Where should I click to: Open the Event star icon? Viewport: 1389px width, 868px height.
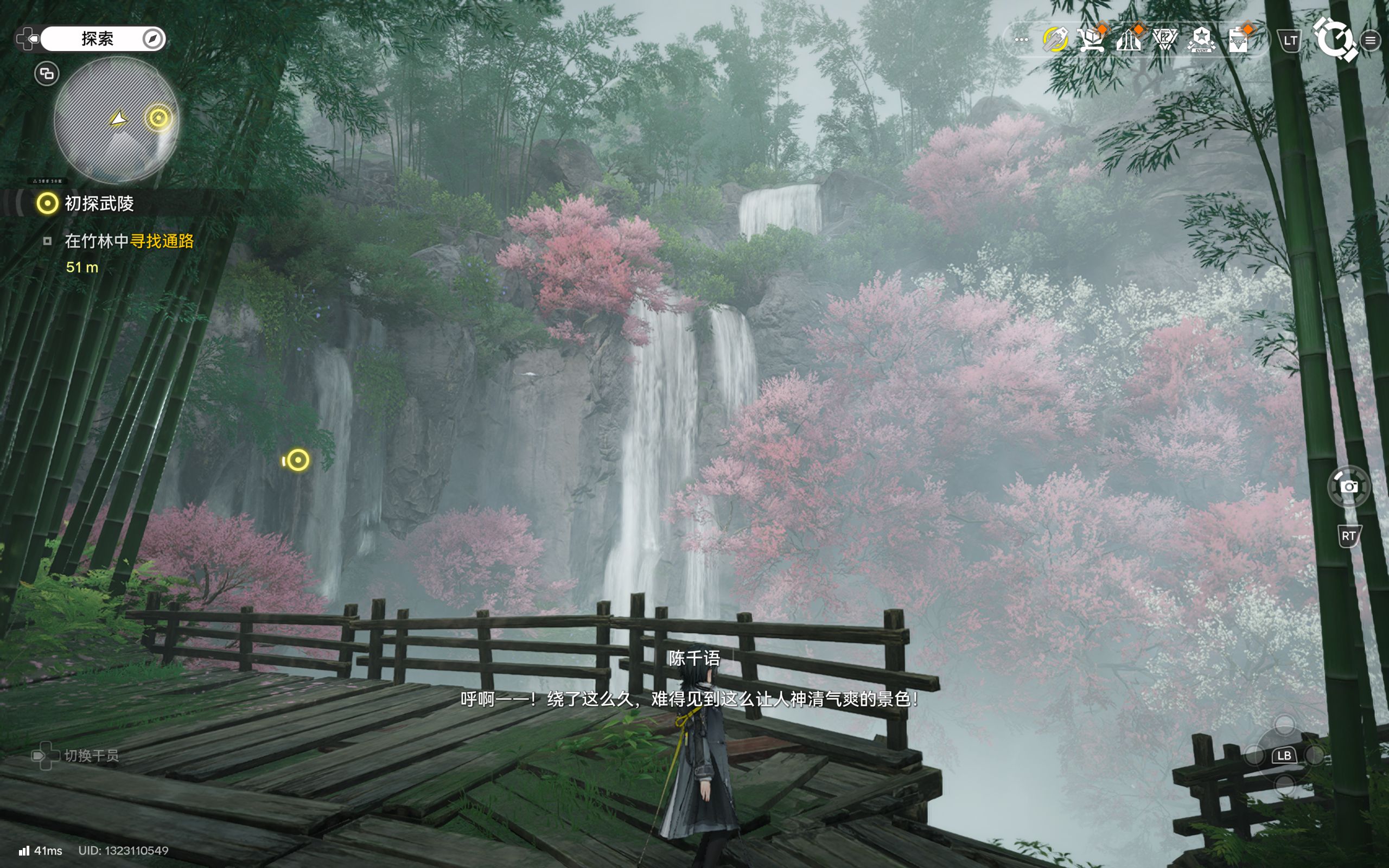click(1201, 40)
